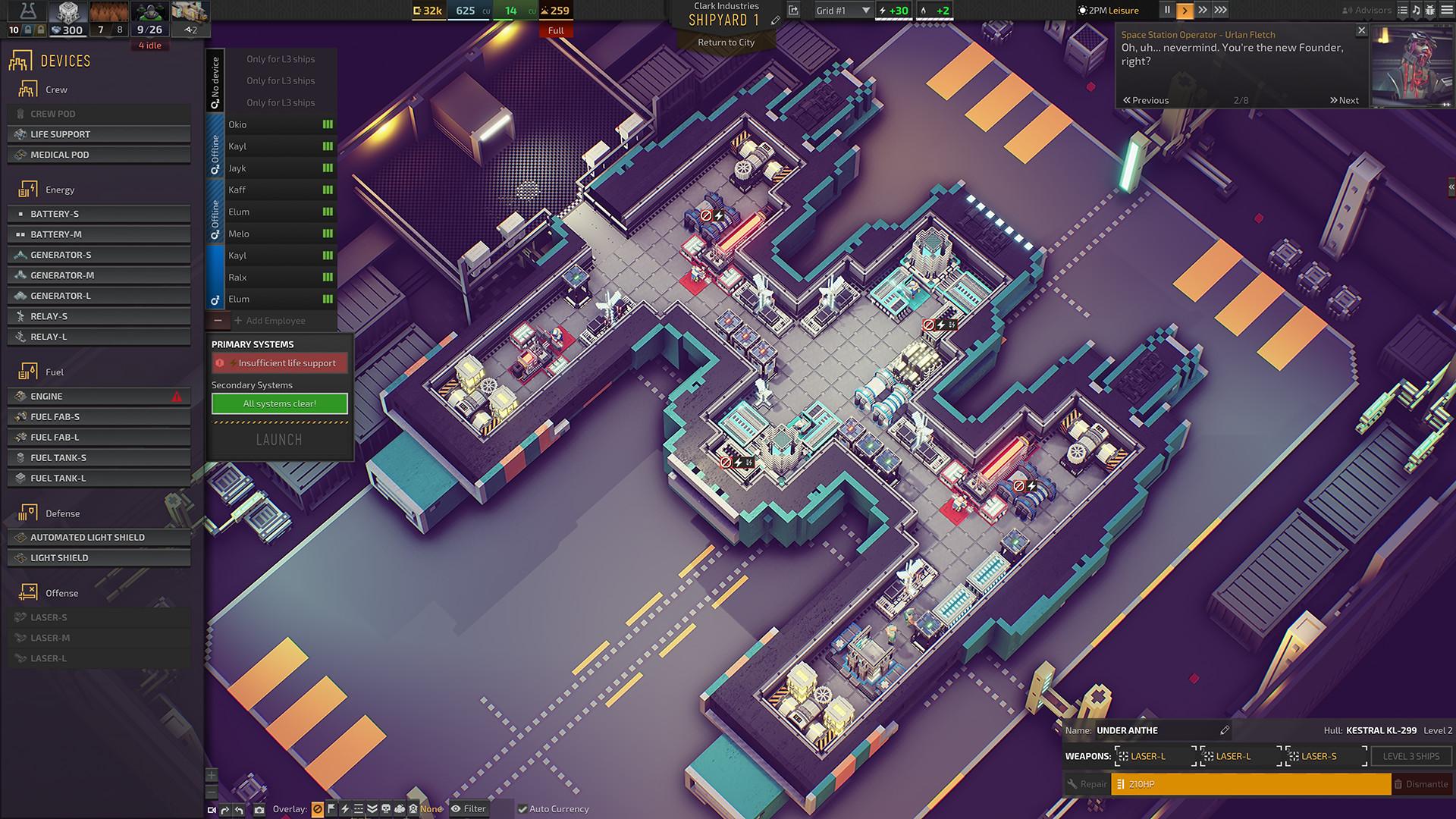Pick the Automated Light Shield

[99, 537]
